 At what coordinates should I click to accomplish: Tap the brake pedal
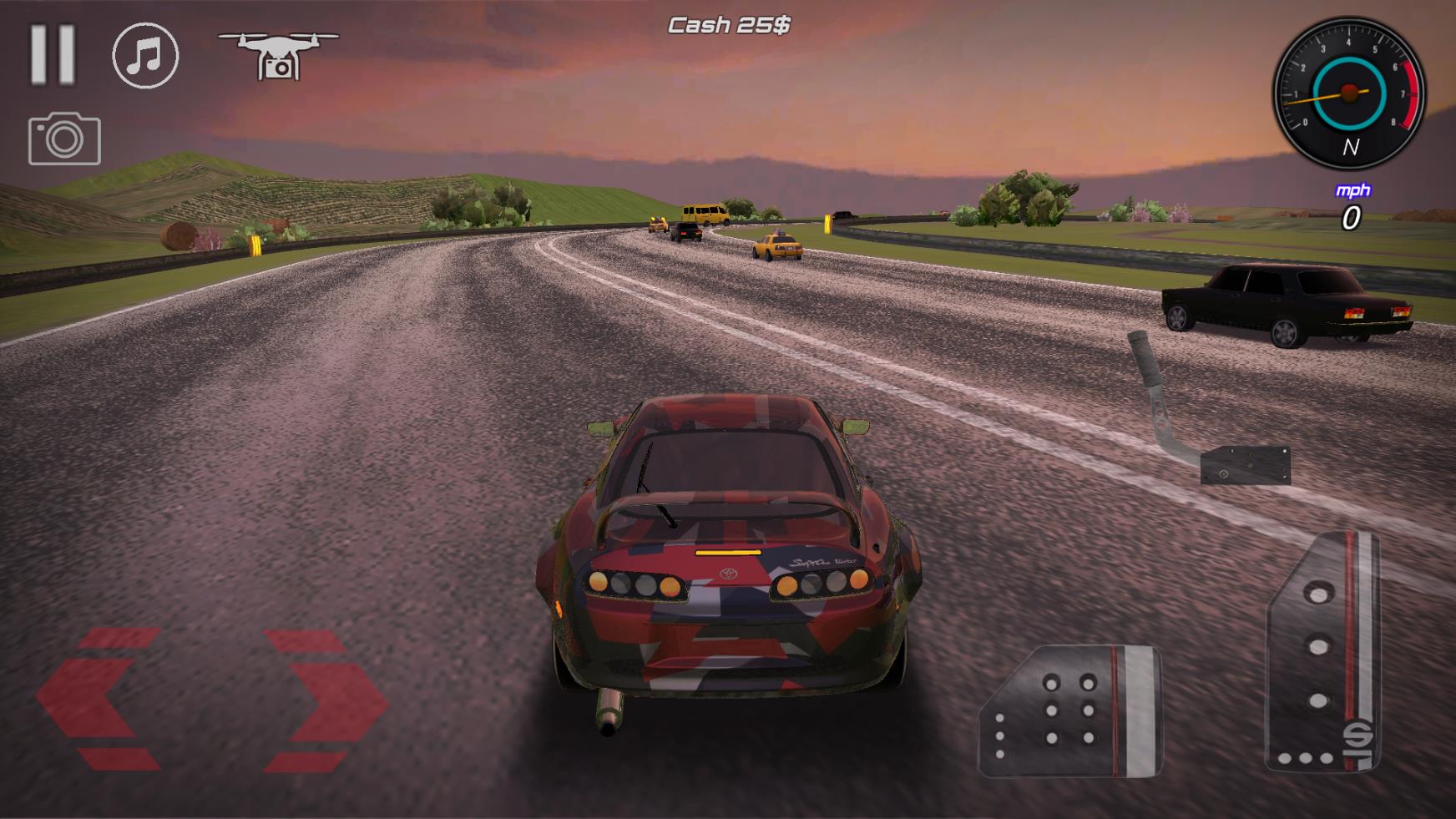pos(1070,711)
